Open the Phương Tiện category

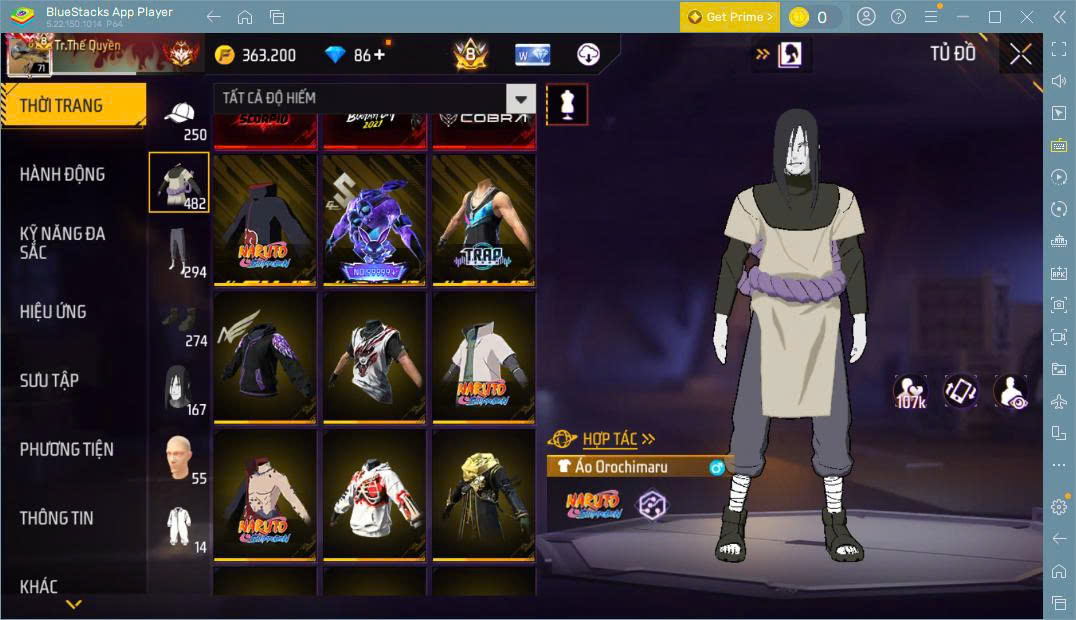66,449
